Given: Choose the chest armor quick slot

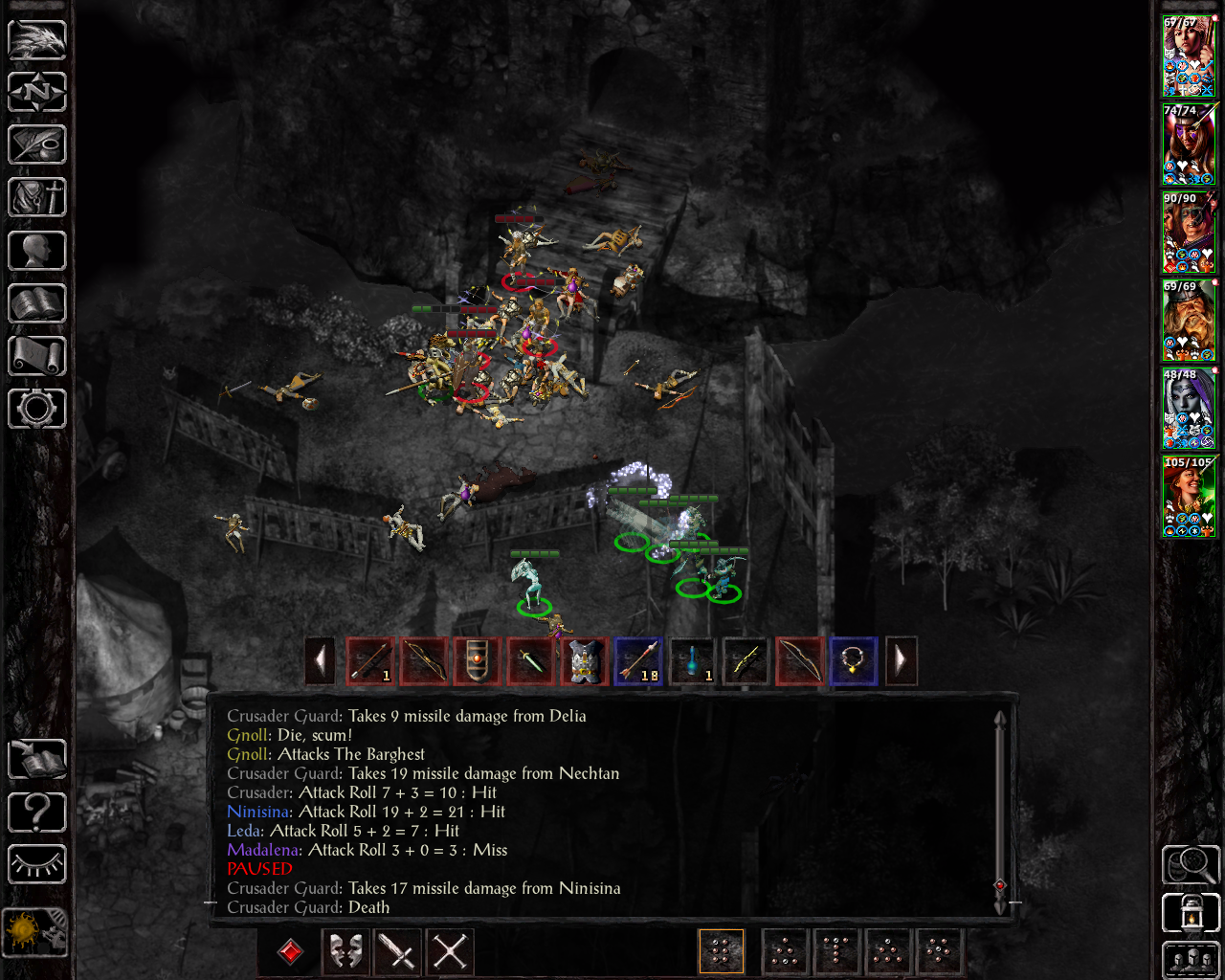Looking at the screenshot, I should point(586,661).
